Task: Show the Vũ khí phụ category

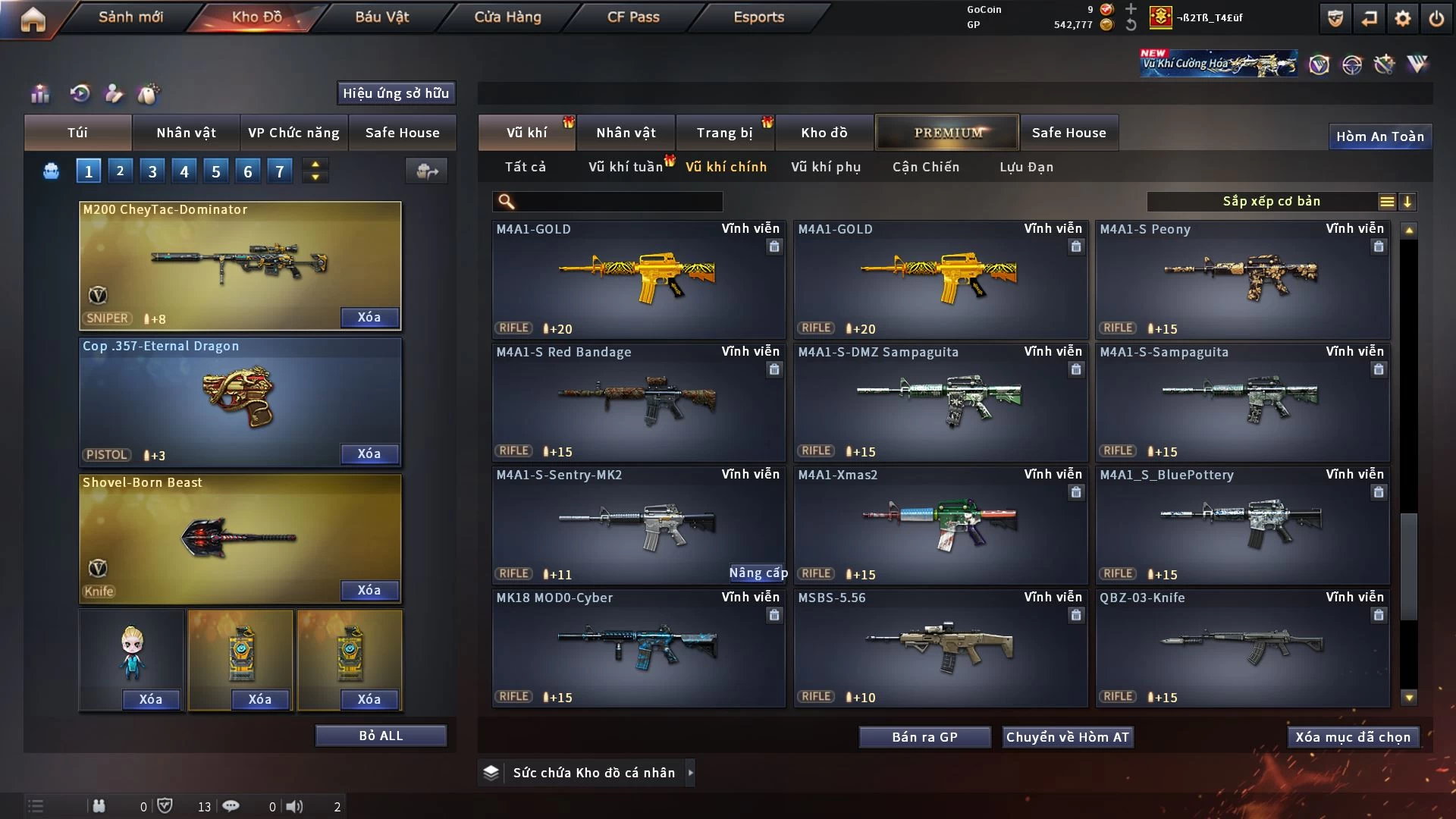Action: [826, 167]
